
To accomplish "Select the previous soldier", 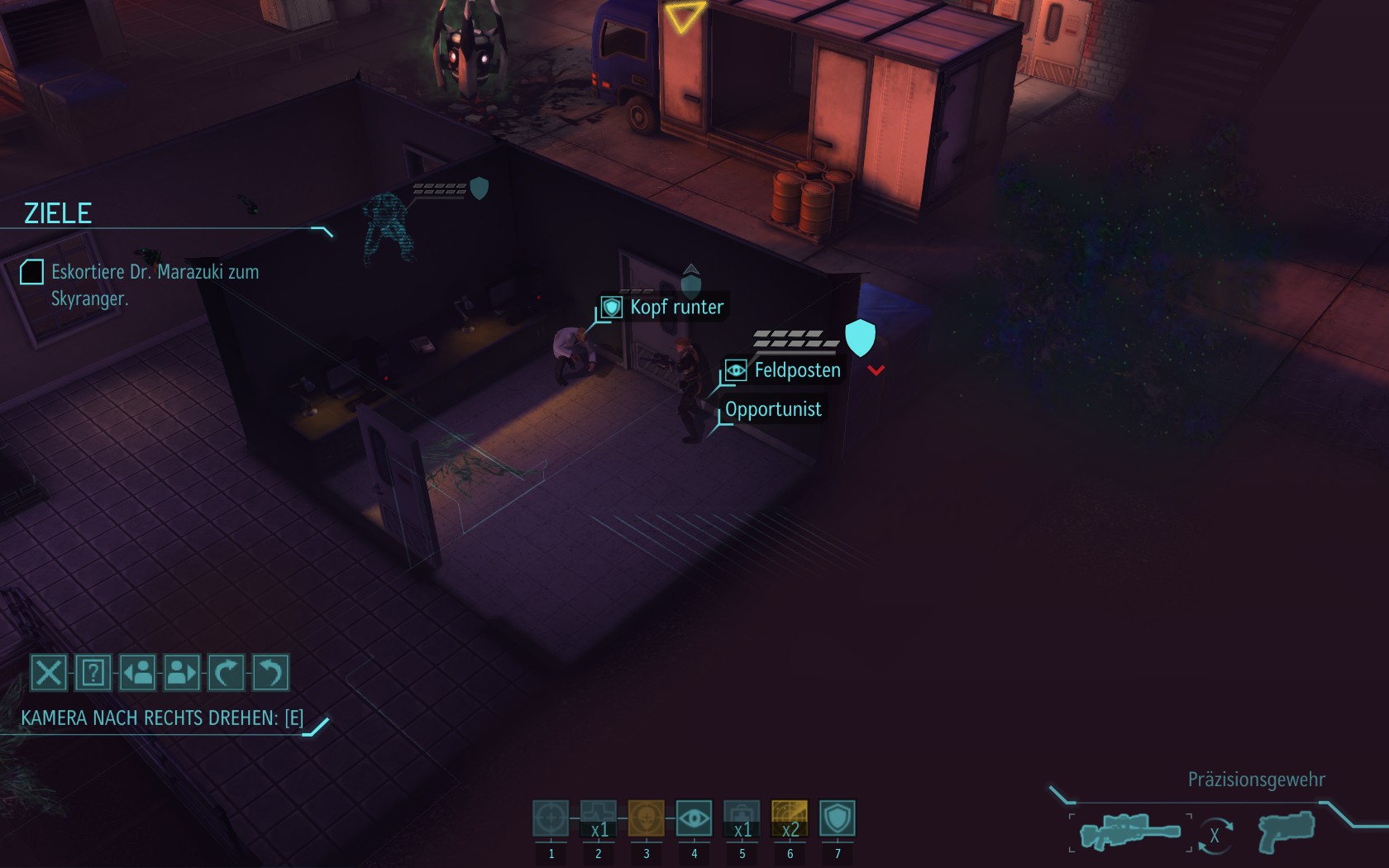I will pos(138,673).
